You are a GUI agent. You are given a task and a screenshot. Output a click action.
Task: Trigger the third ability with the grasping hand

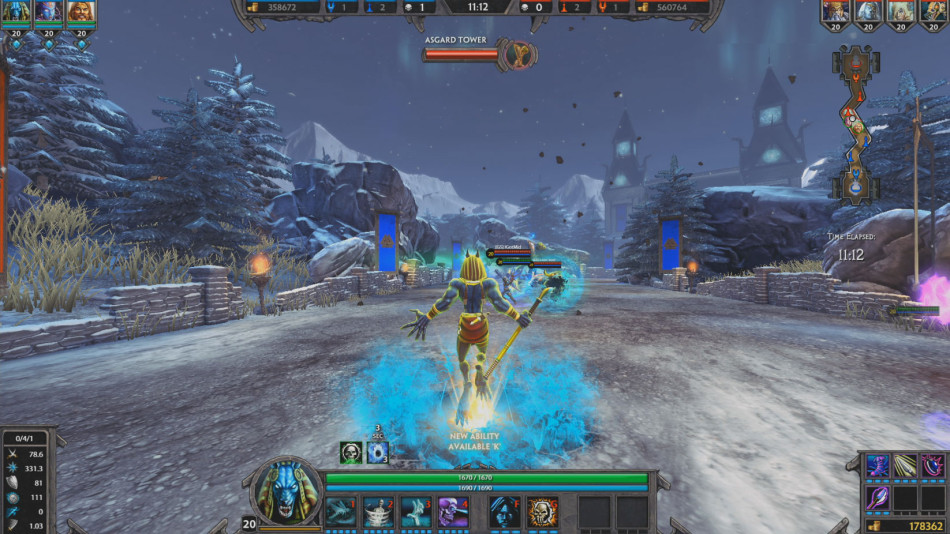click(x=416, y=511)
